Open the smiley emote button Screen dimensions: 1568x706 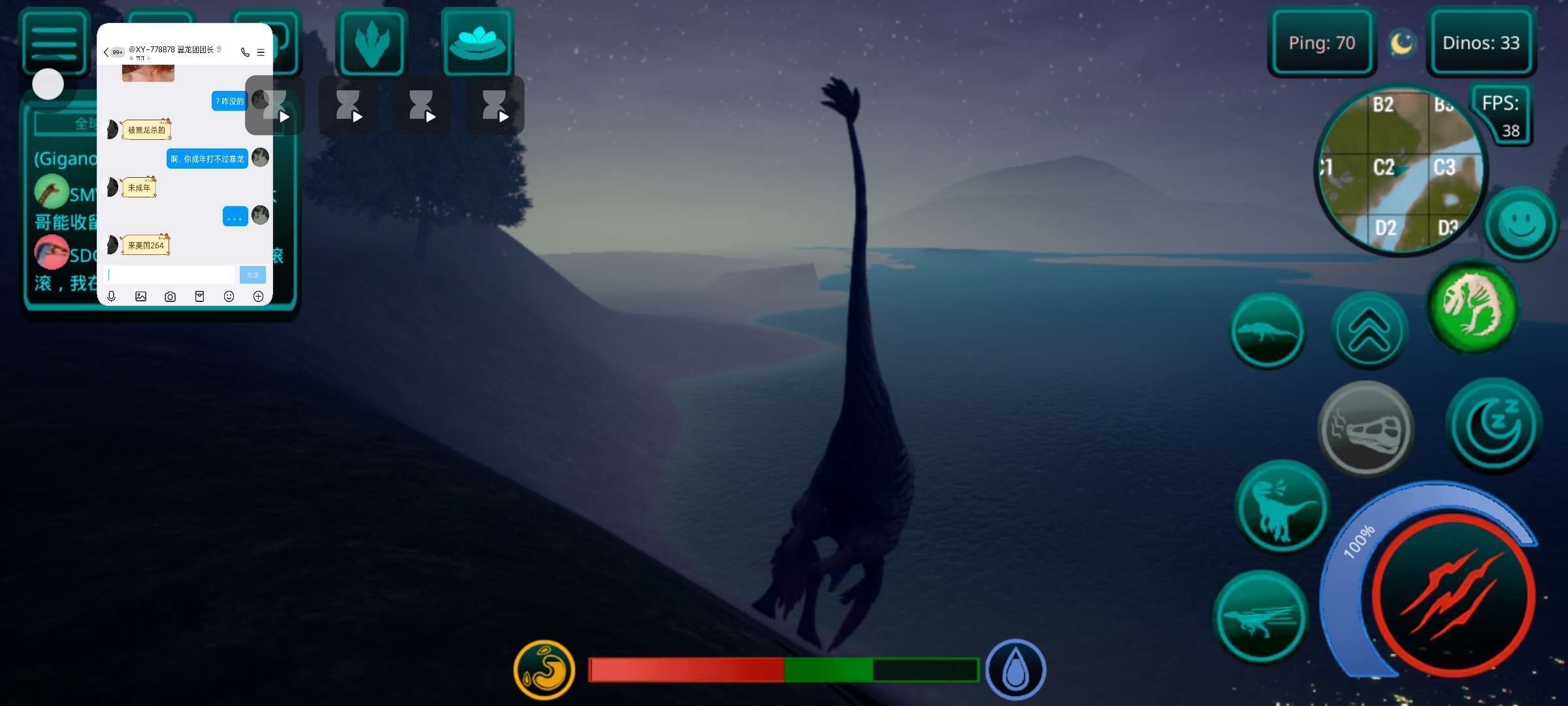1521,224
